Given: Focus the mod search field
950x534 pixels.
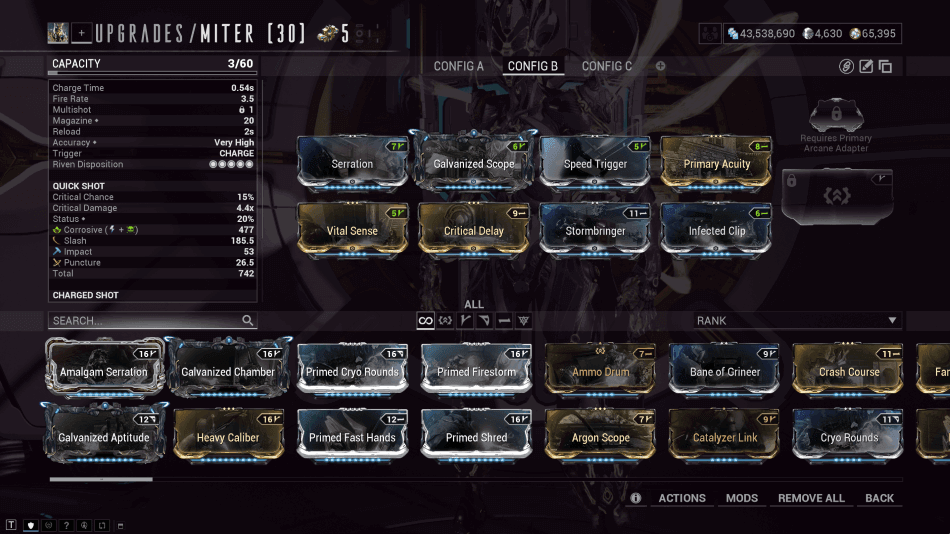Looking at the screenshot, I should pyautogui.click(x=145, y=321).
